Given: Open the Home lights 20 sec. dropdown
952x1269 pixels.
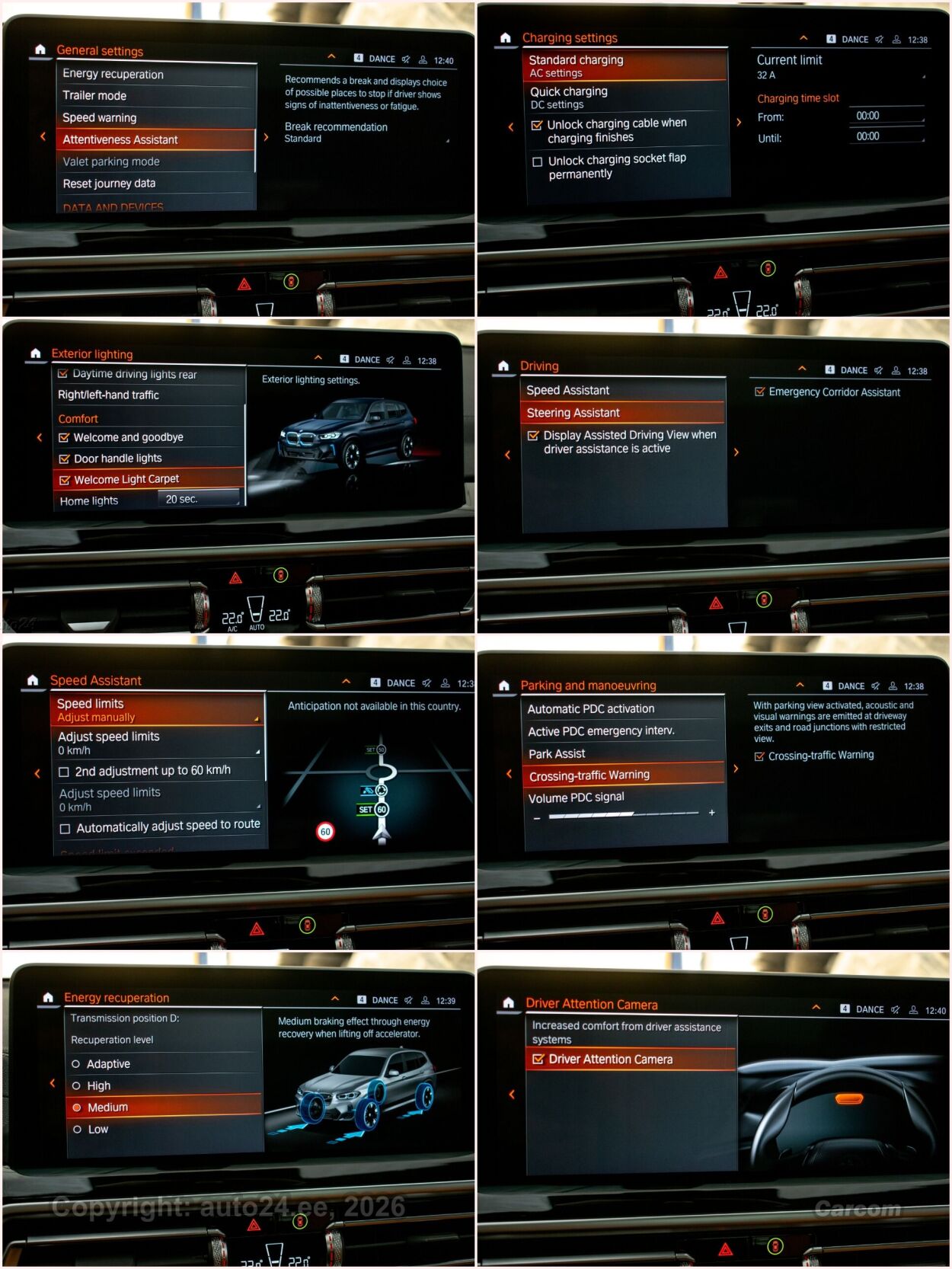Looking at the screenshot, I should (199, 500).
